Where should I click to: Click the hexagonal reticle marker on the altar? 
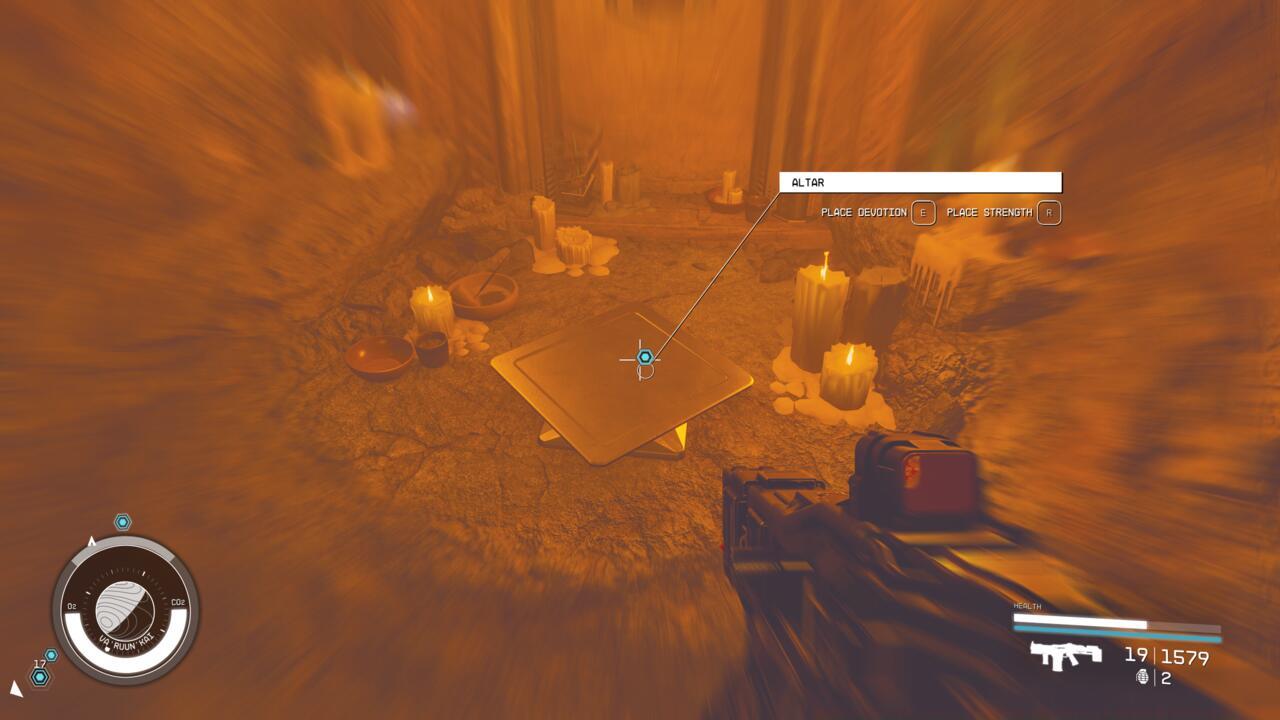645,355
